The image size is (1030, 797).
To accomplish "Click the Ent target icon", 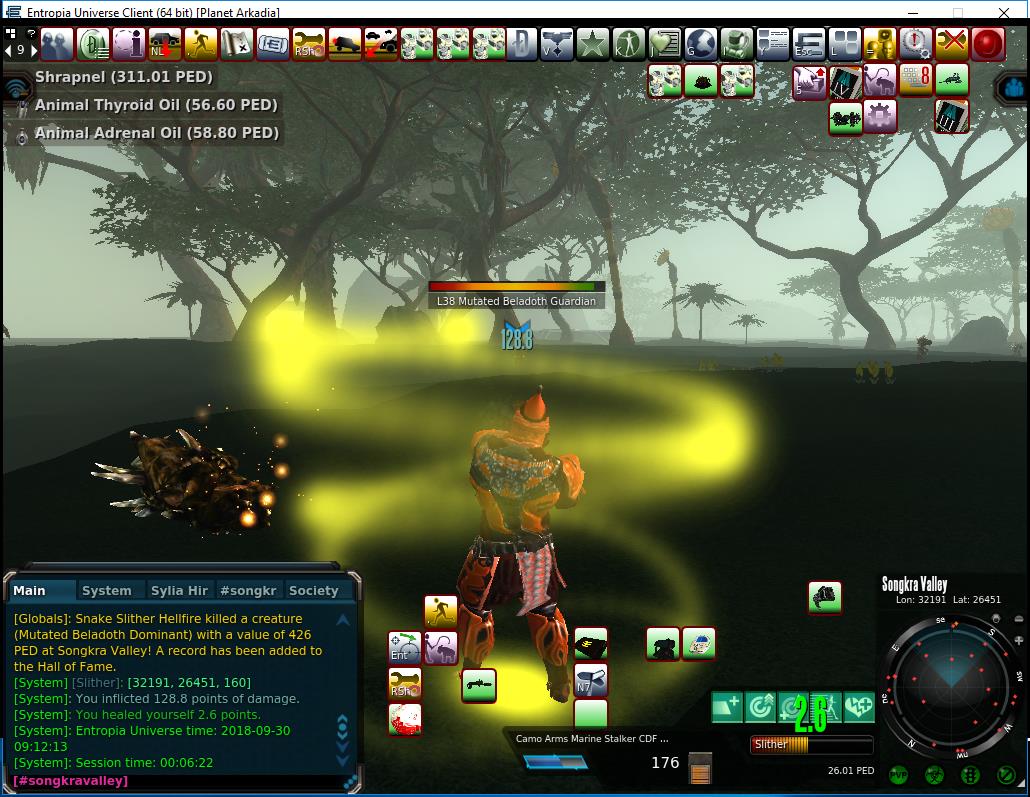I will [404, 648].
